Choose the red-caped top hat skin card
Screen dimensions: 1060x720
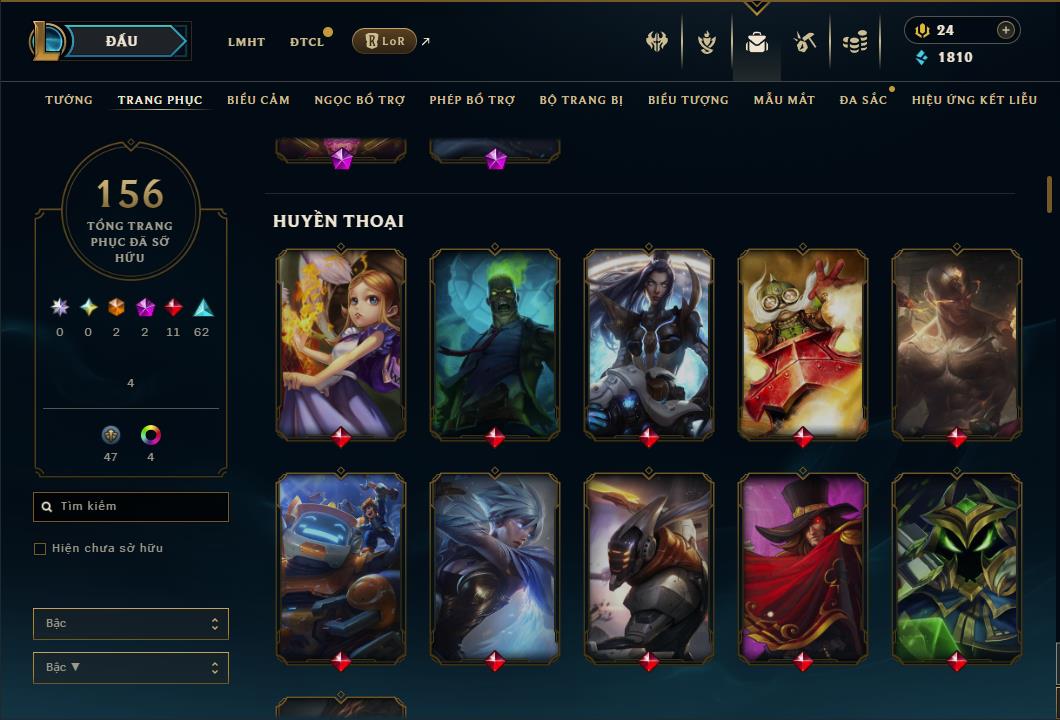click(x=803, y=567)
